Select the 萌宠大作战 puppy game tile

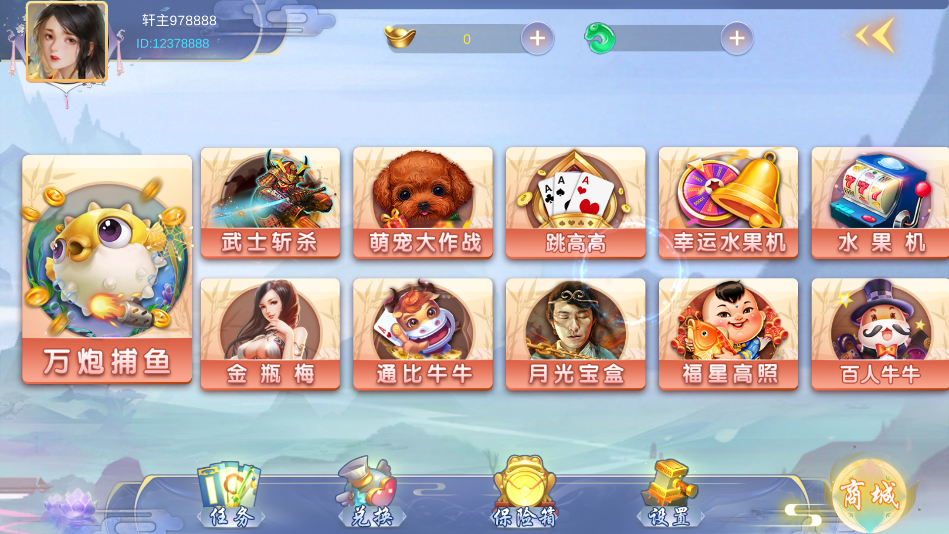click(x=423, y=202)
